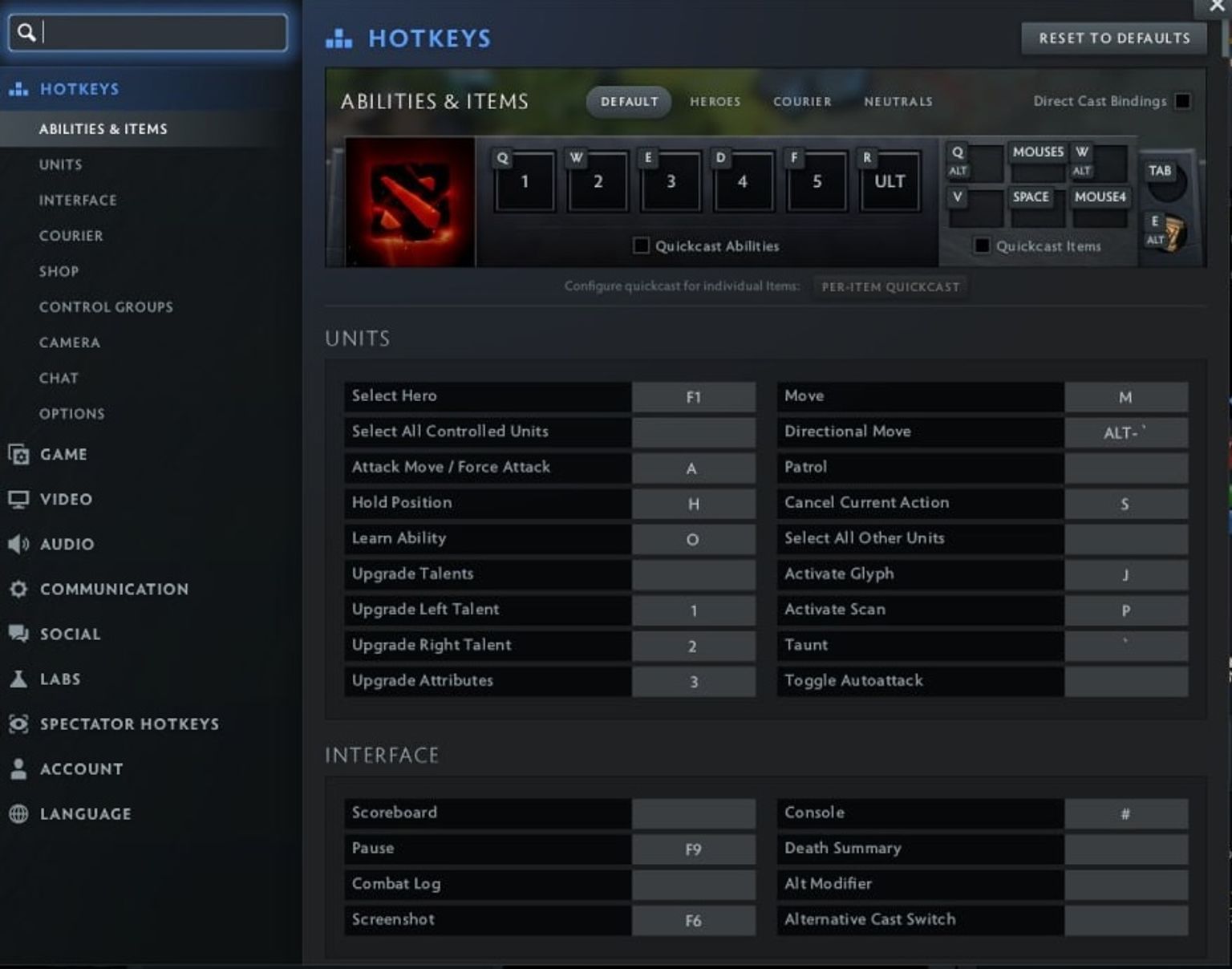Open Spectator Hotkeys via its icon
The height and width of the screenshot is (969, 1232).
[18, 724]
